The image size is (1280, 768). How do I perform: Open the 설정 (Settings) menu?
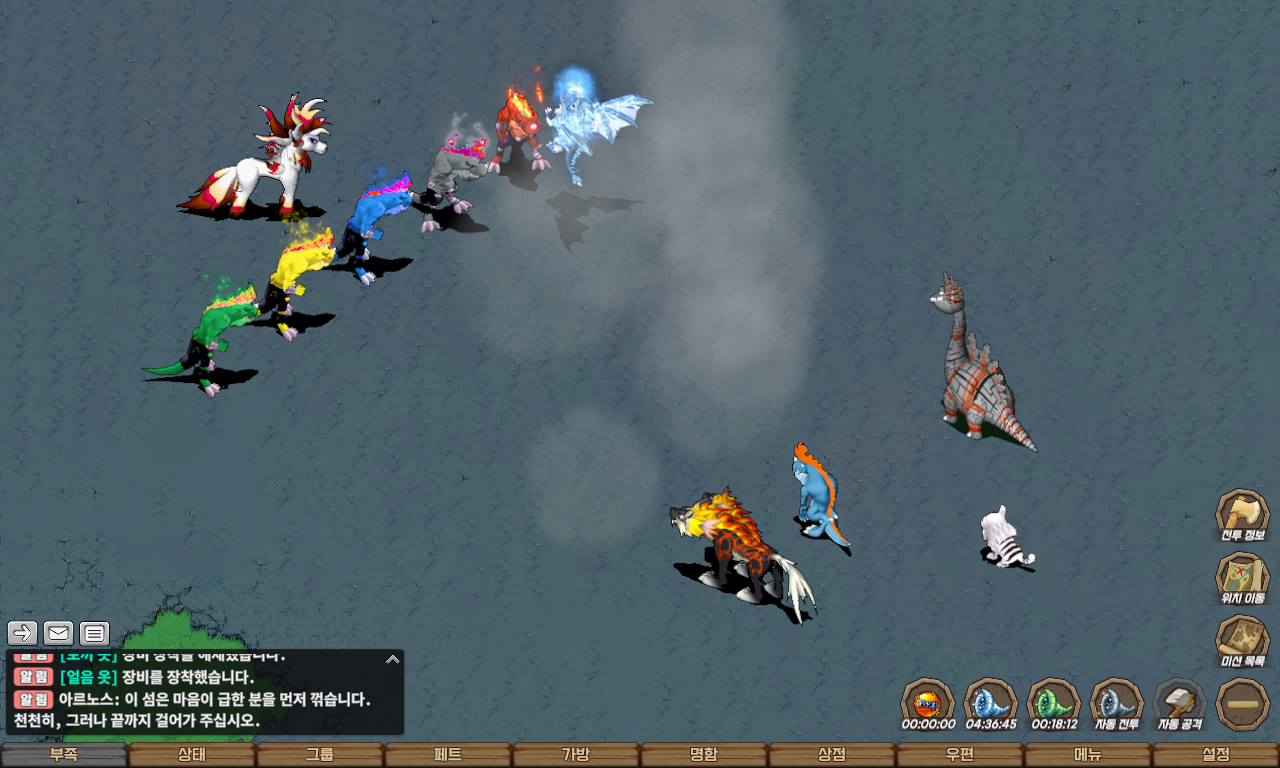1216,755
